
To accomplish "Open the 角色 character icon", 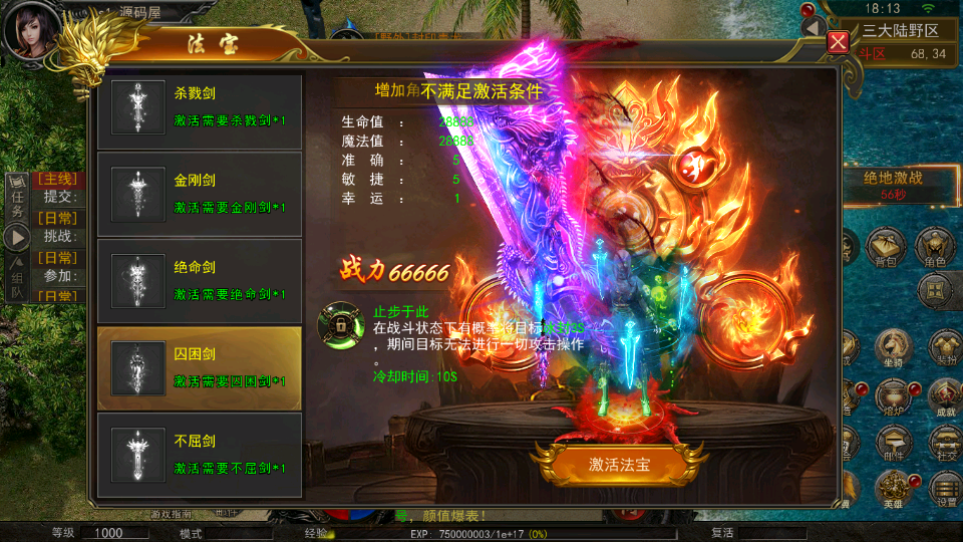I will tap(935, 246).
